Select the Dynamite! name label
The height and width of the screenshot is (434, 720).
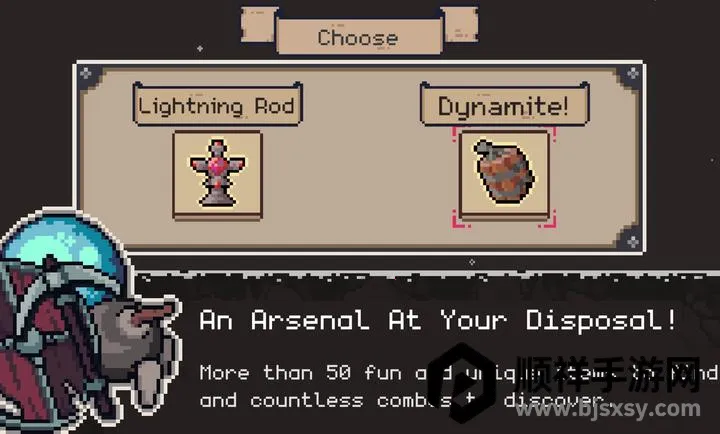503,106
